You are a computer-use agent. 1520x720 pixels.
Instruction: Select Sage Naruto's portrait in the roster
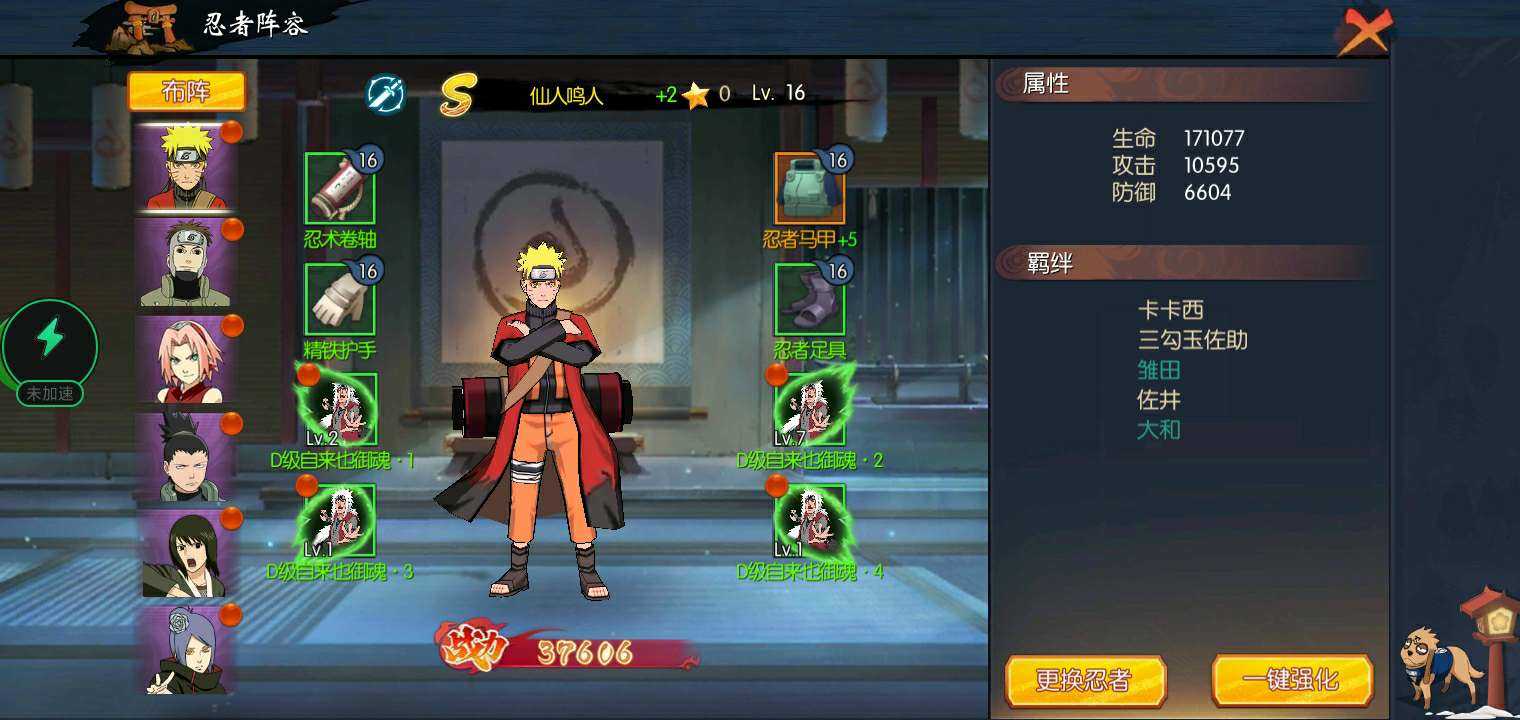click(x=185, y=167)
